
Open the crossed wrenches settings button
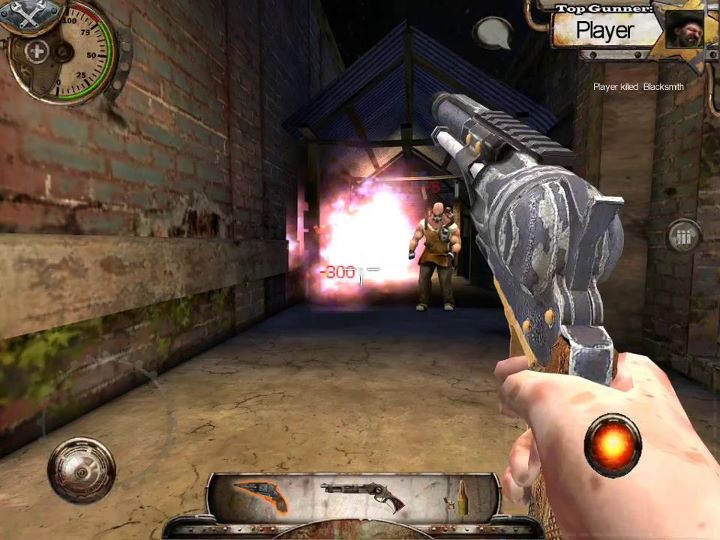[33, 15]
